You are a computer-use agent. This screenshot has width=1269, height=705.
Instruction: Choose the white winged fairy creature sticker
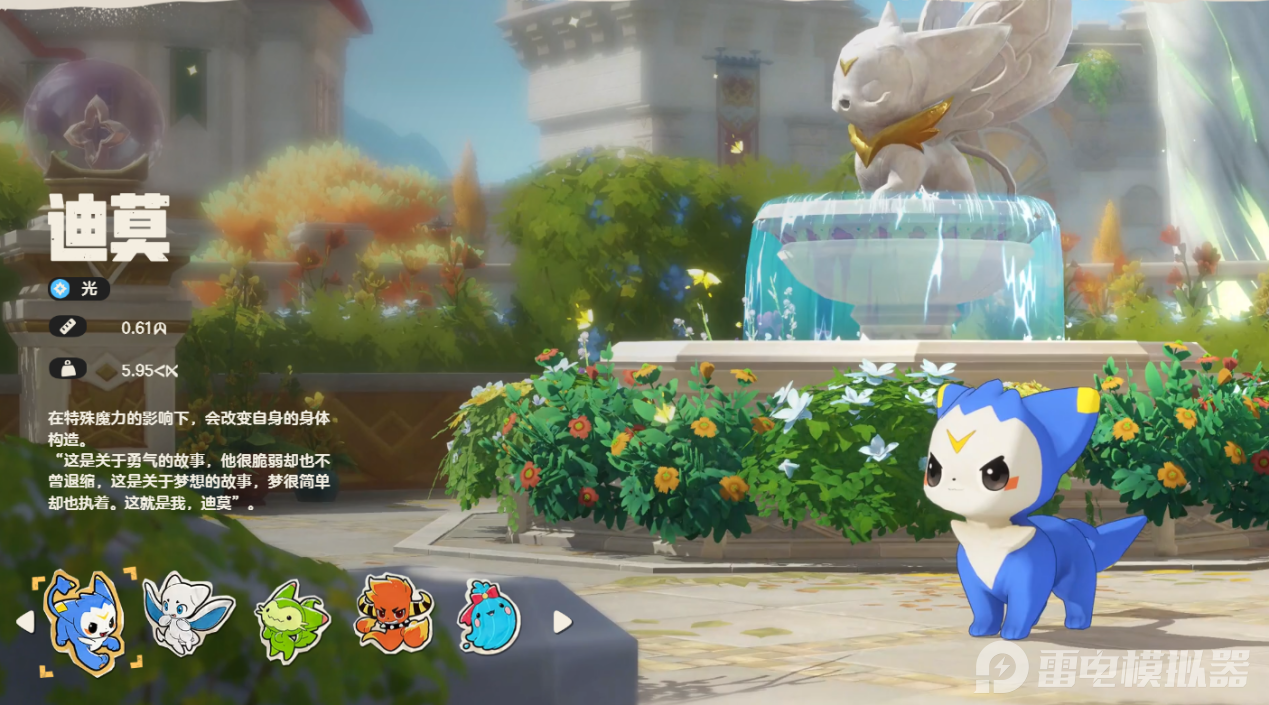[x=187, y=614]
